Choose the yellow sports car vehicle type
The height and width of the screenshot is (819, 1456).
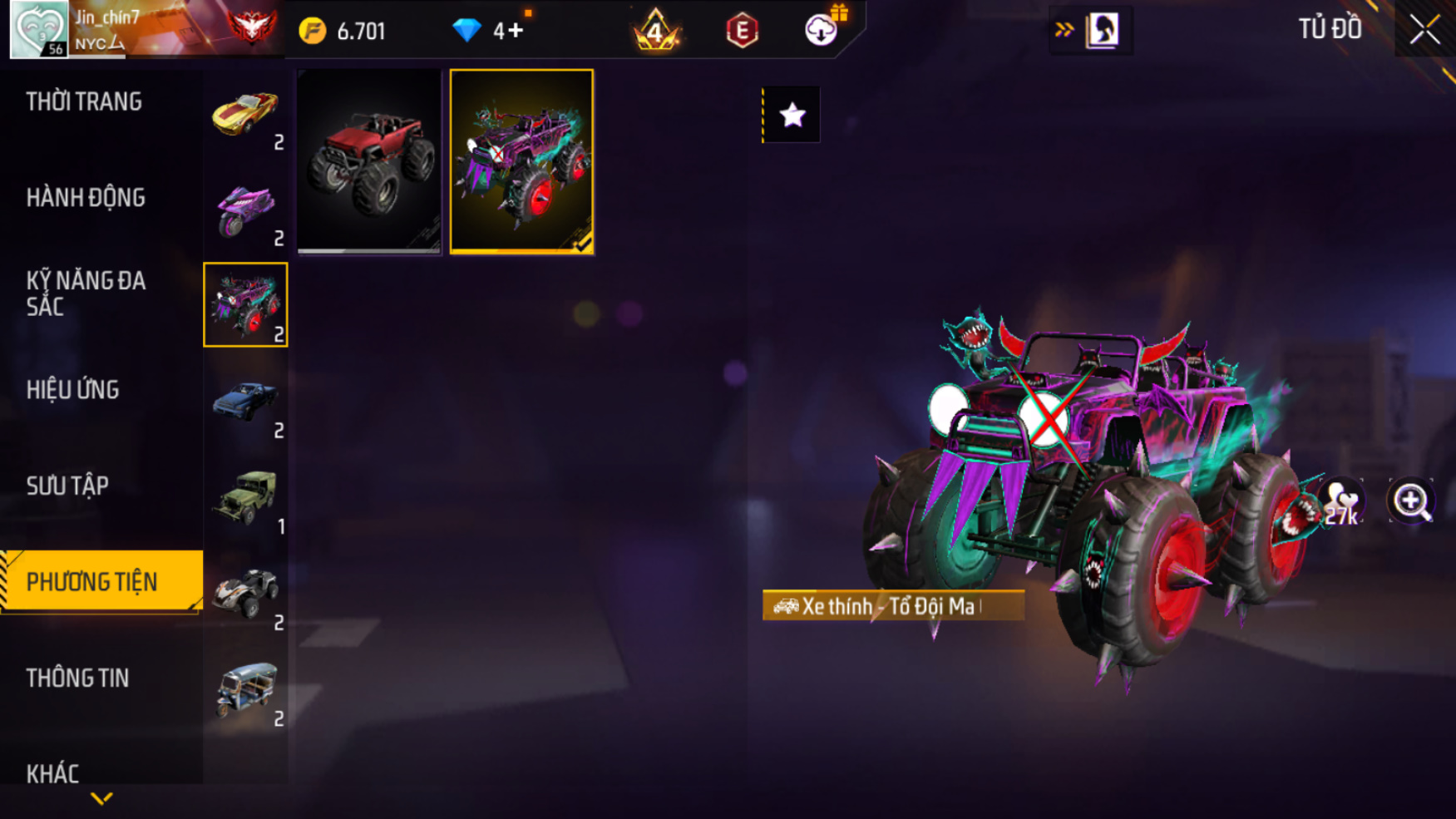[x=245, y=114]
